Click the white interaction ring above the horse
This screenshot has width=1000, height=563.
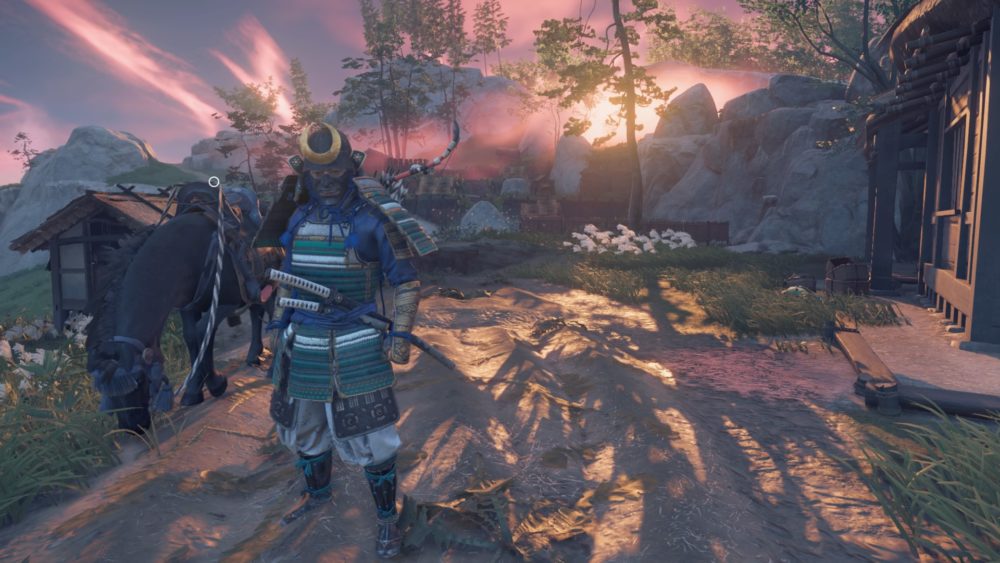(214, 182)
